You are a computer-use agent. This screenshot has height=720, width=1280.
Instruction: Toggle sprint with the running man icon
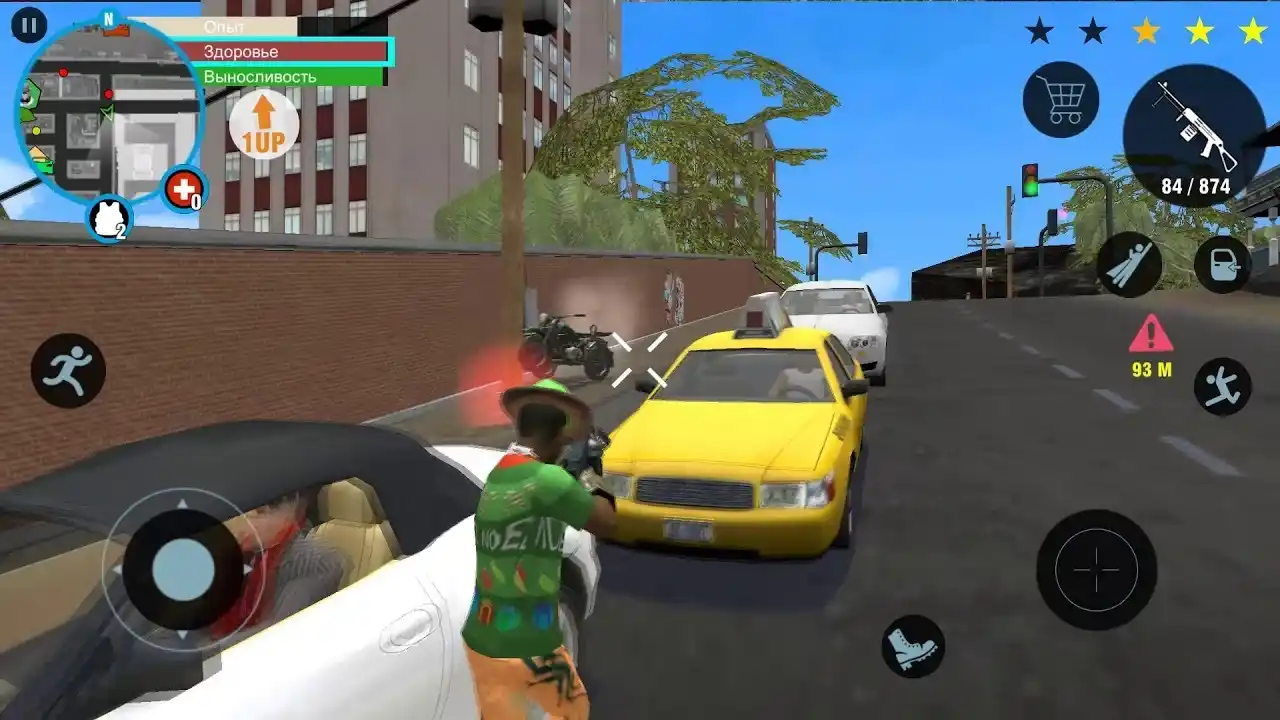tap(68, 368)
